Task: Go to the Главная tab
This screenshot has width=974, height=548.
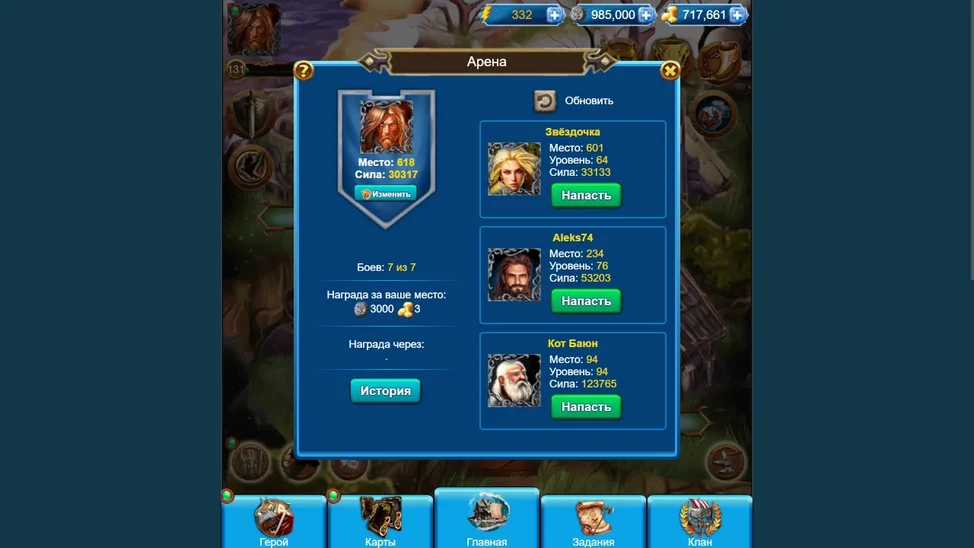Action: point(487,520)
